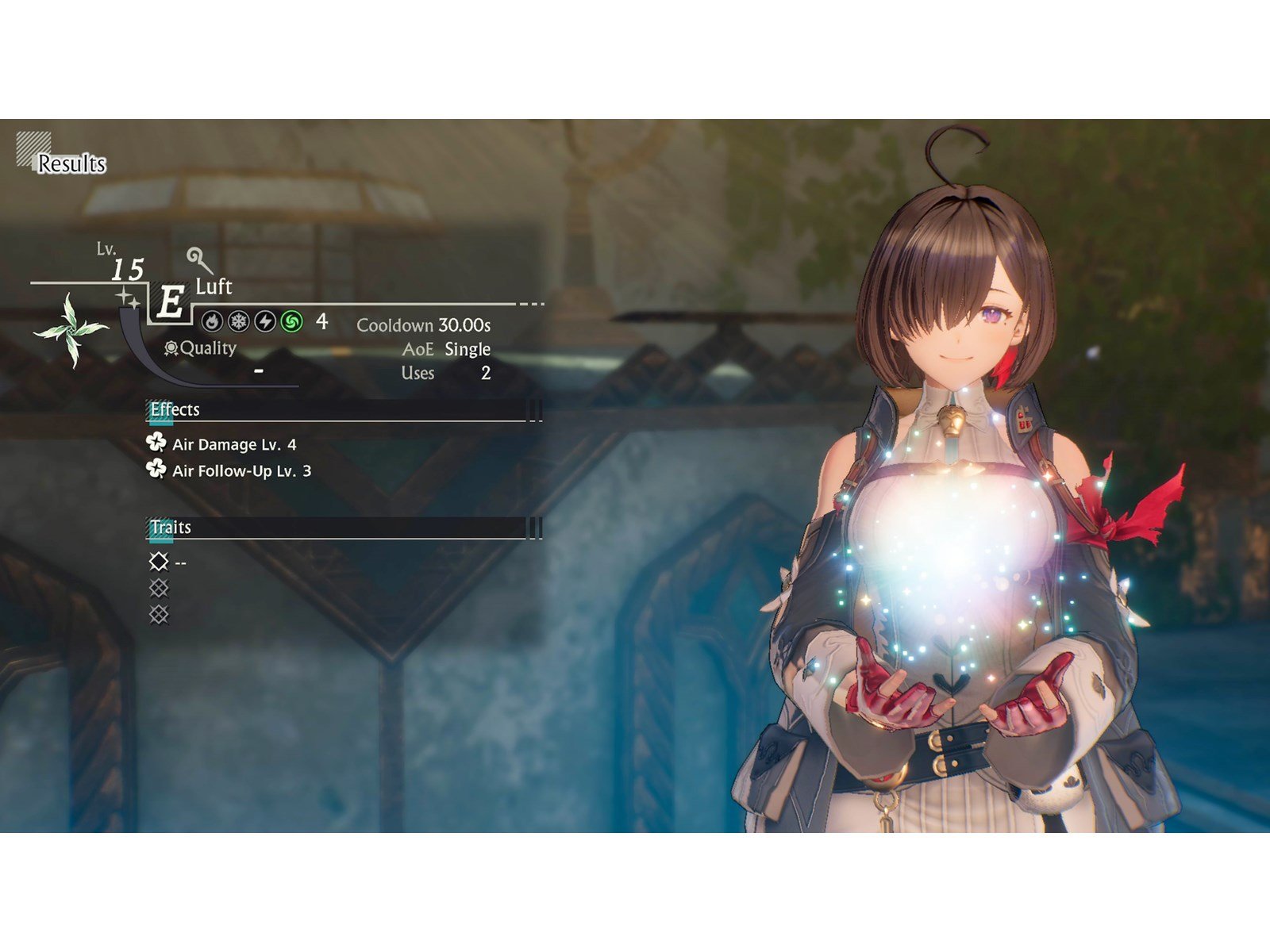Toggle the first empty trait slot
The image size is (1270, 952).
coord(158,562)
